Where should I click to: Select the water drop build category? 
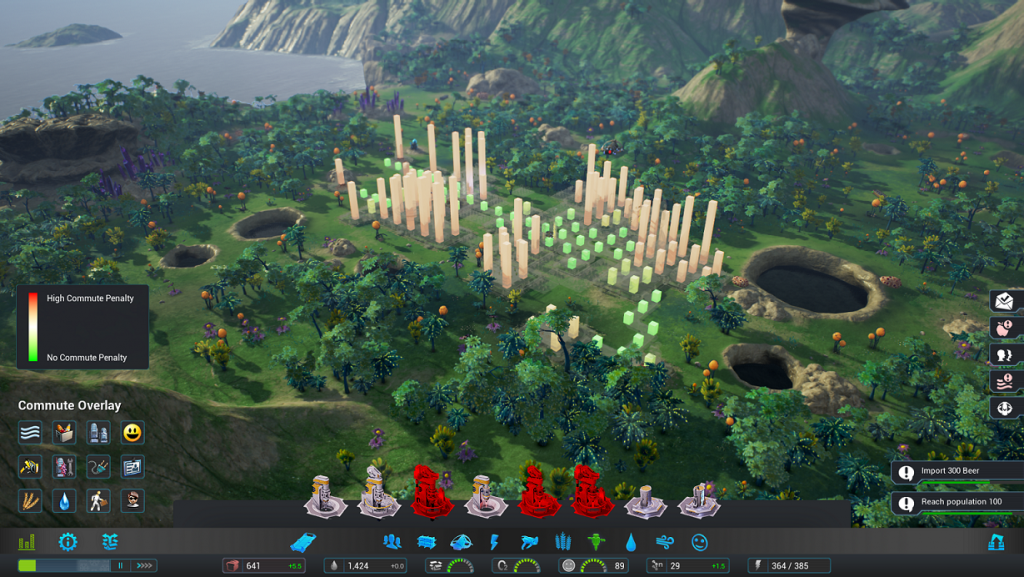tap(631, 542)
